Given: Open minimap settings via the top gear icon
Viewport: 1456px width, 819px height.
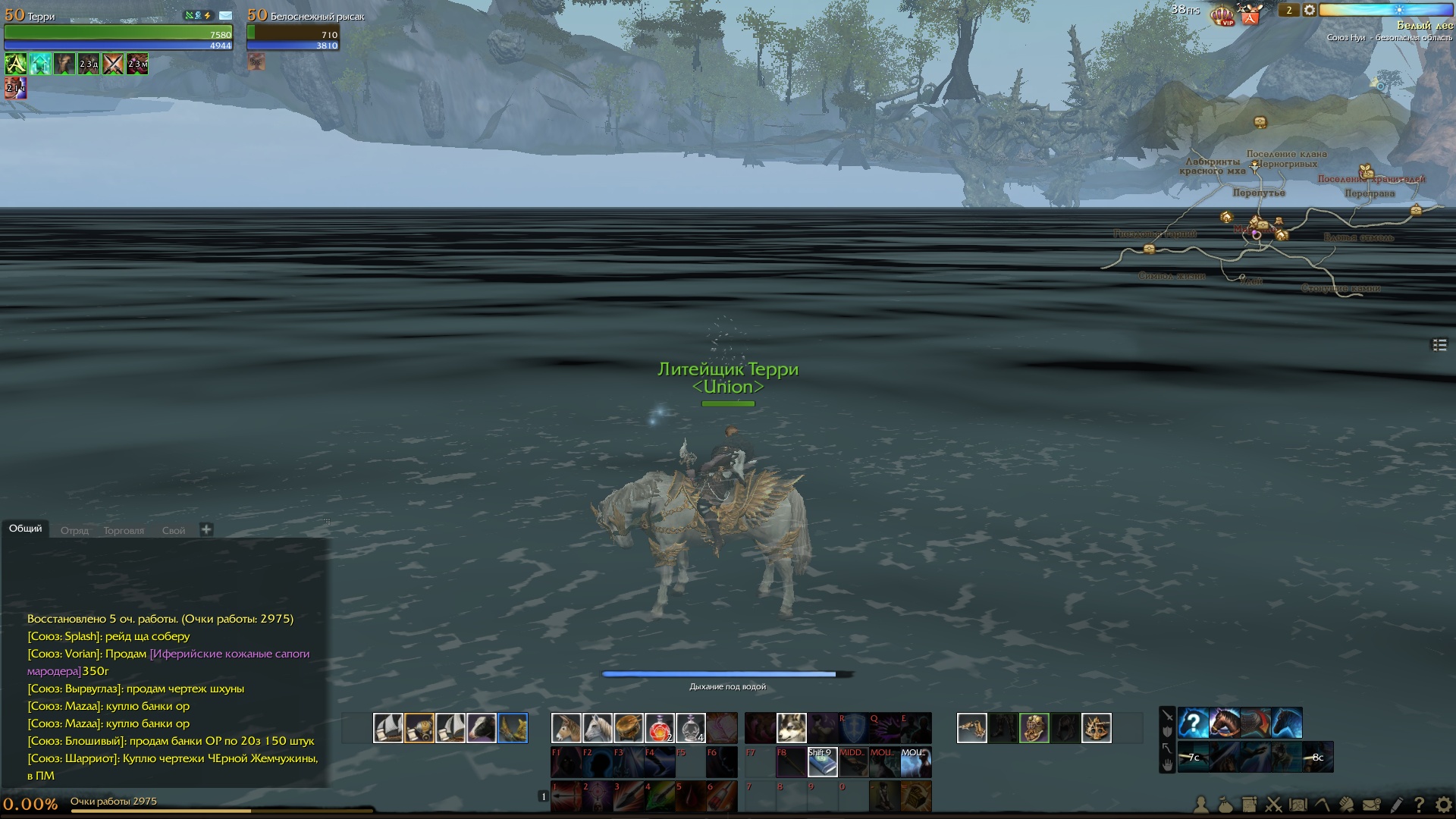Looking at the screenshot, I should [1310, 11].
